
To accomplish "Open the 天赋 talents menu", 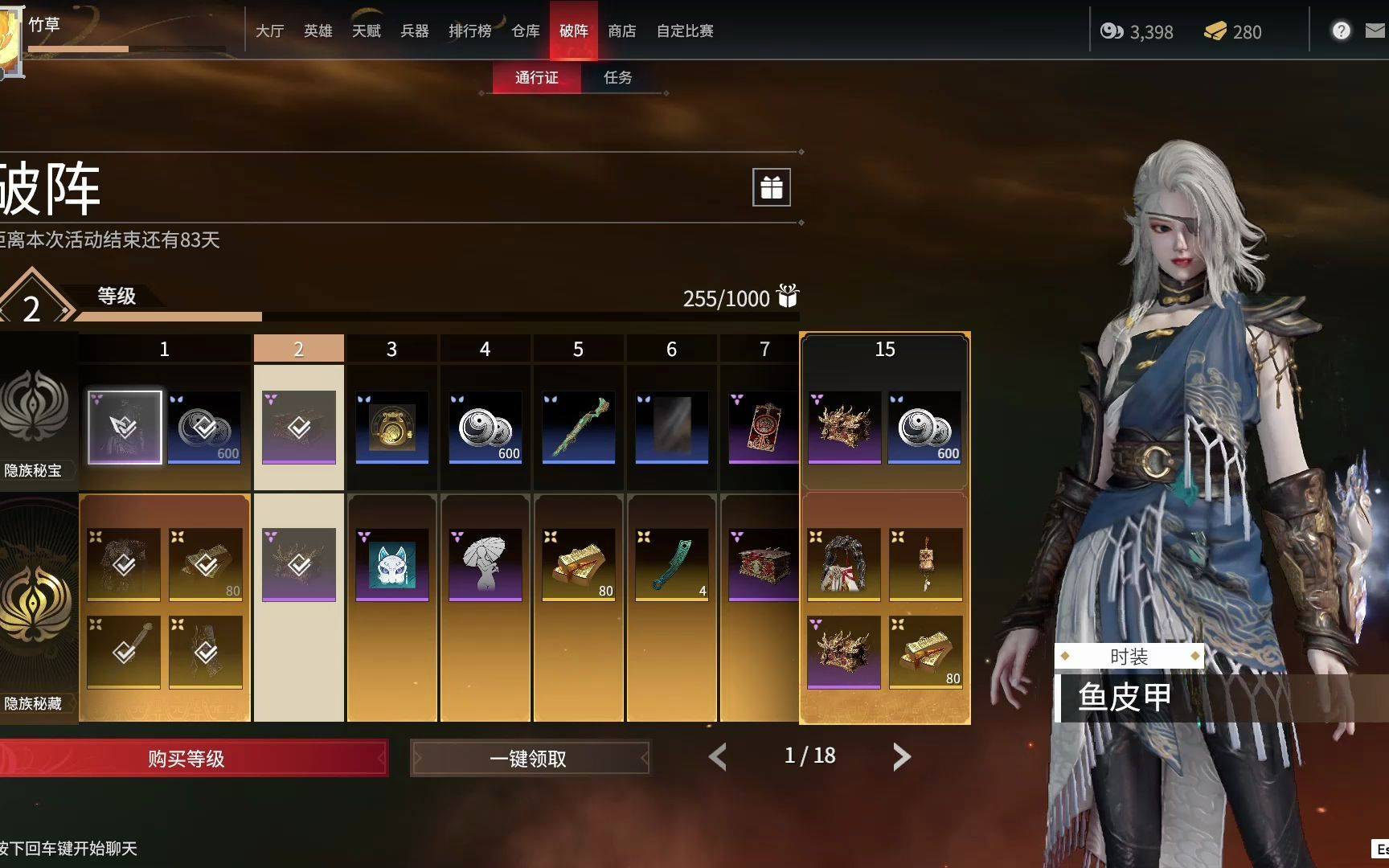I will (366, 31).
